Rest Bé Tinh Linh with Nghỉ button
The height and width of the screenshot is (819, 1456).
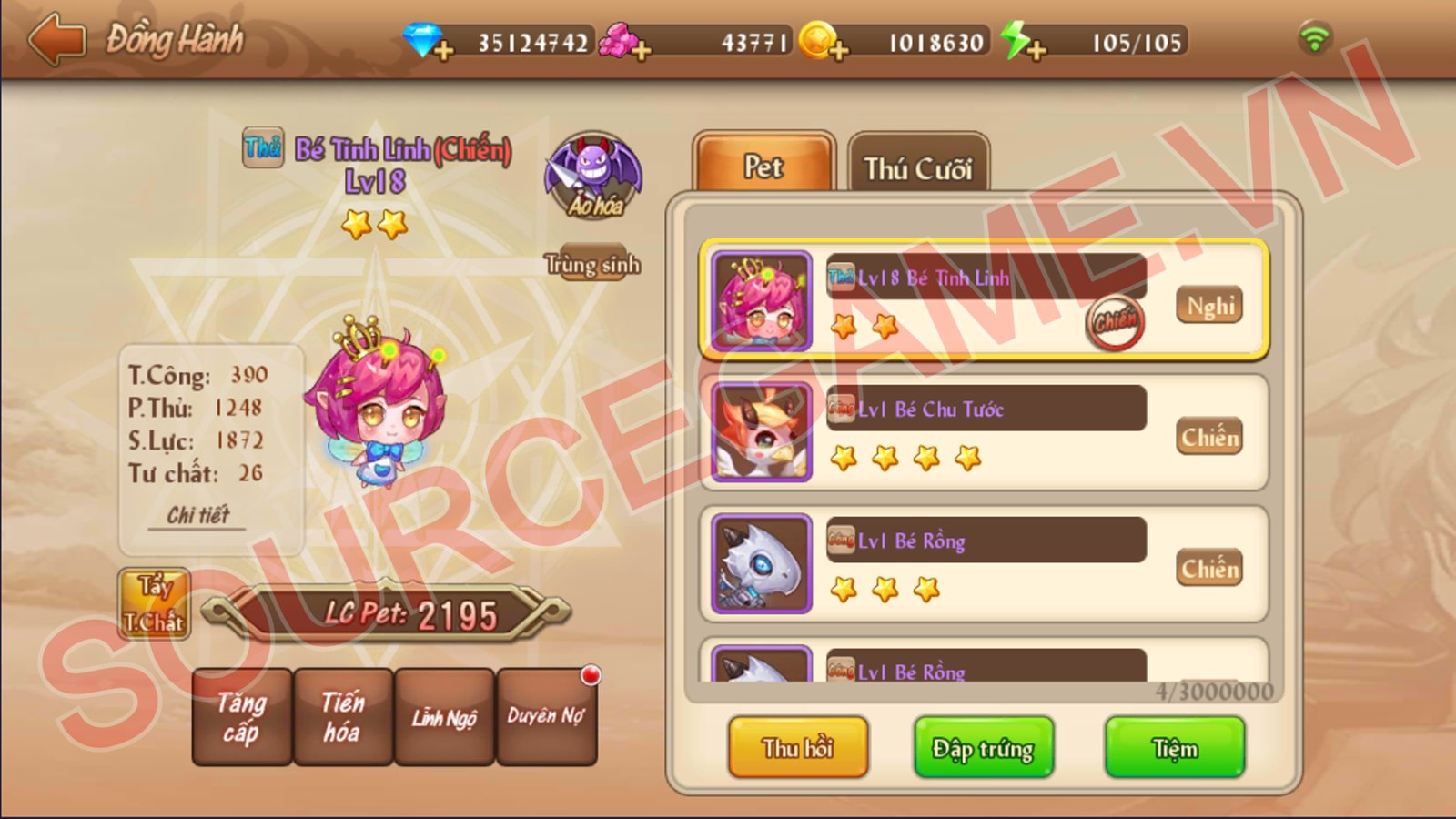pos(1209,306)
